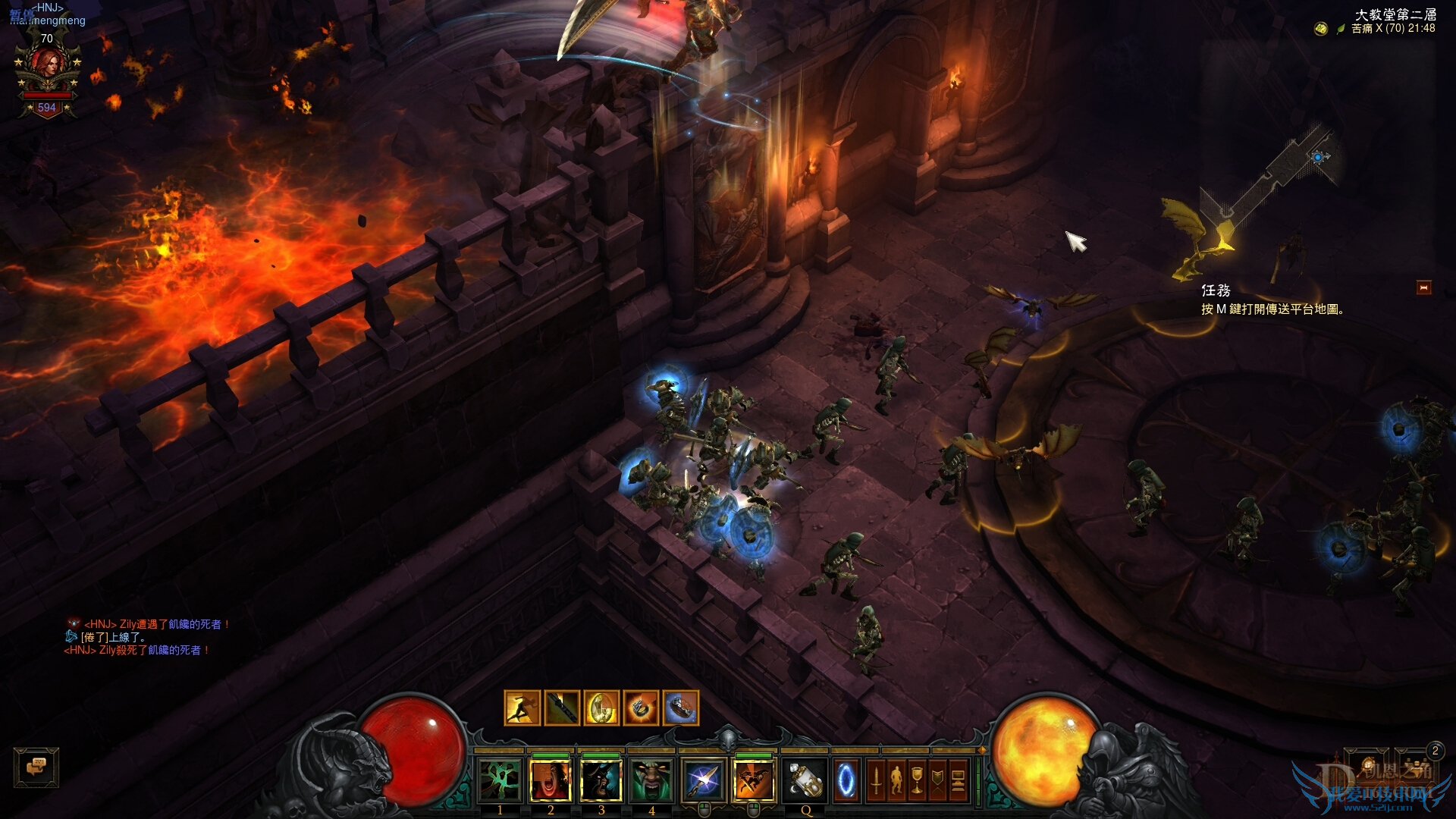Image resolution: width=1456 pixels, height=819 pixels.
Task: Trigger the horned helmet shout skill
Action: tap(601, 781)
